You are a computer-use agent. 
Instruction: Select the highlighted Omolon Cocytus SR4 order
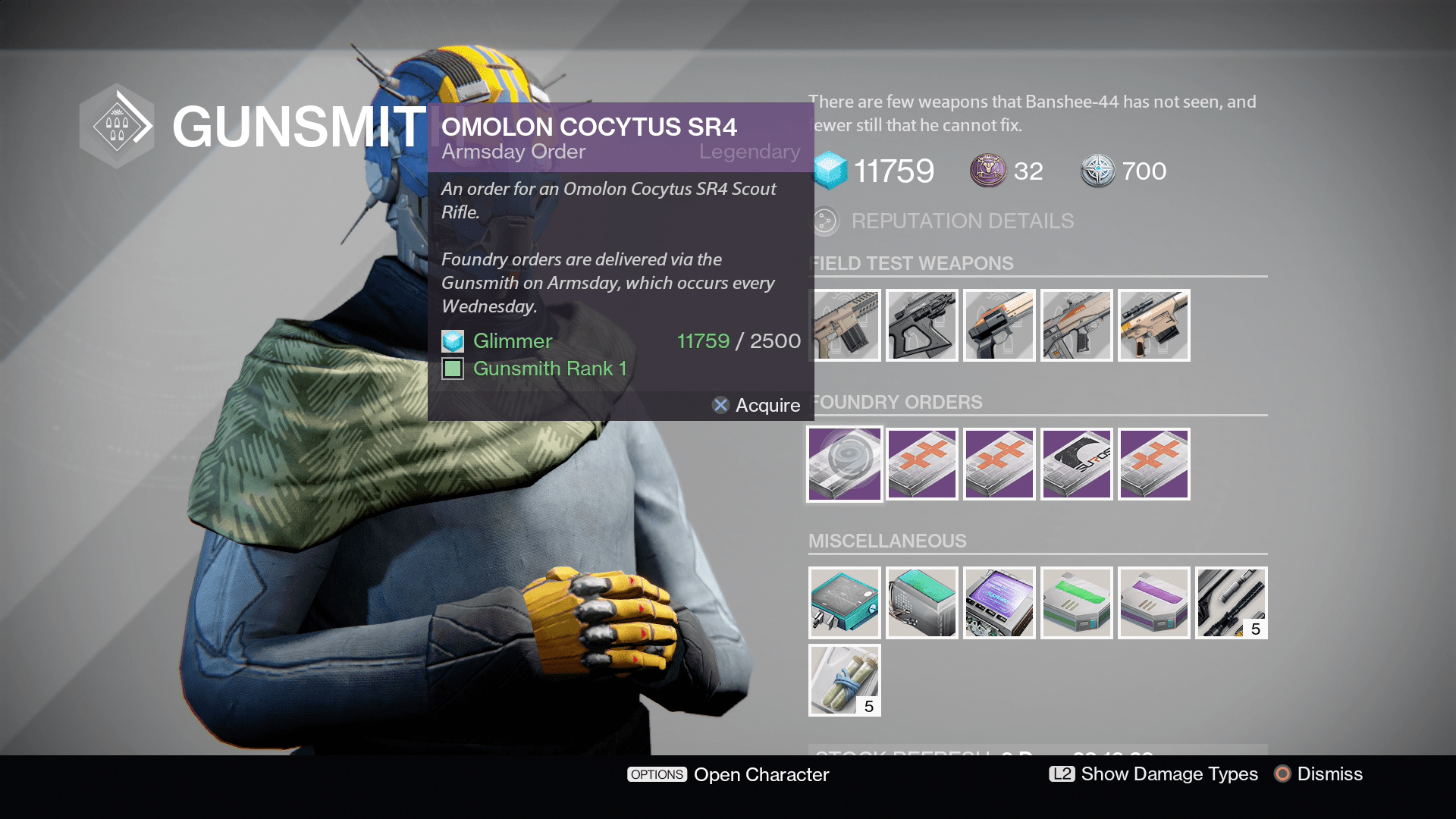(x=844, y=464)
